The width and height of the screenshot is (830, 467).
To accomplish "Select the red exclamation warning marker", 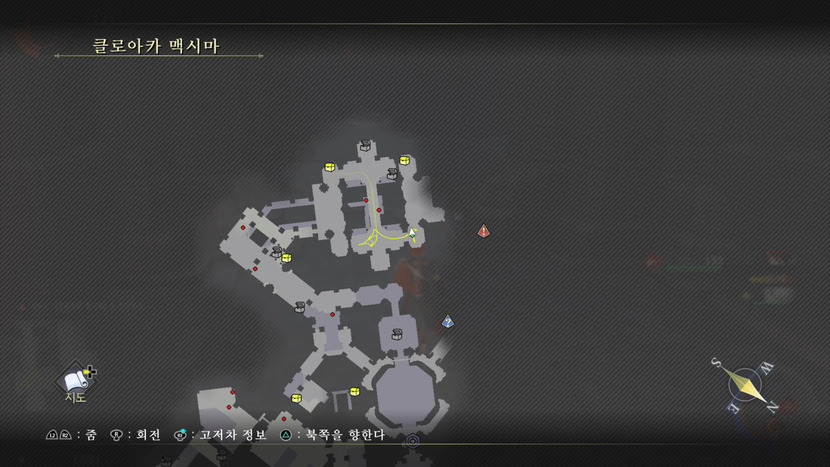I will tap(484, 231).
